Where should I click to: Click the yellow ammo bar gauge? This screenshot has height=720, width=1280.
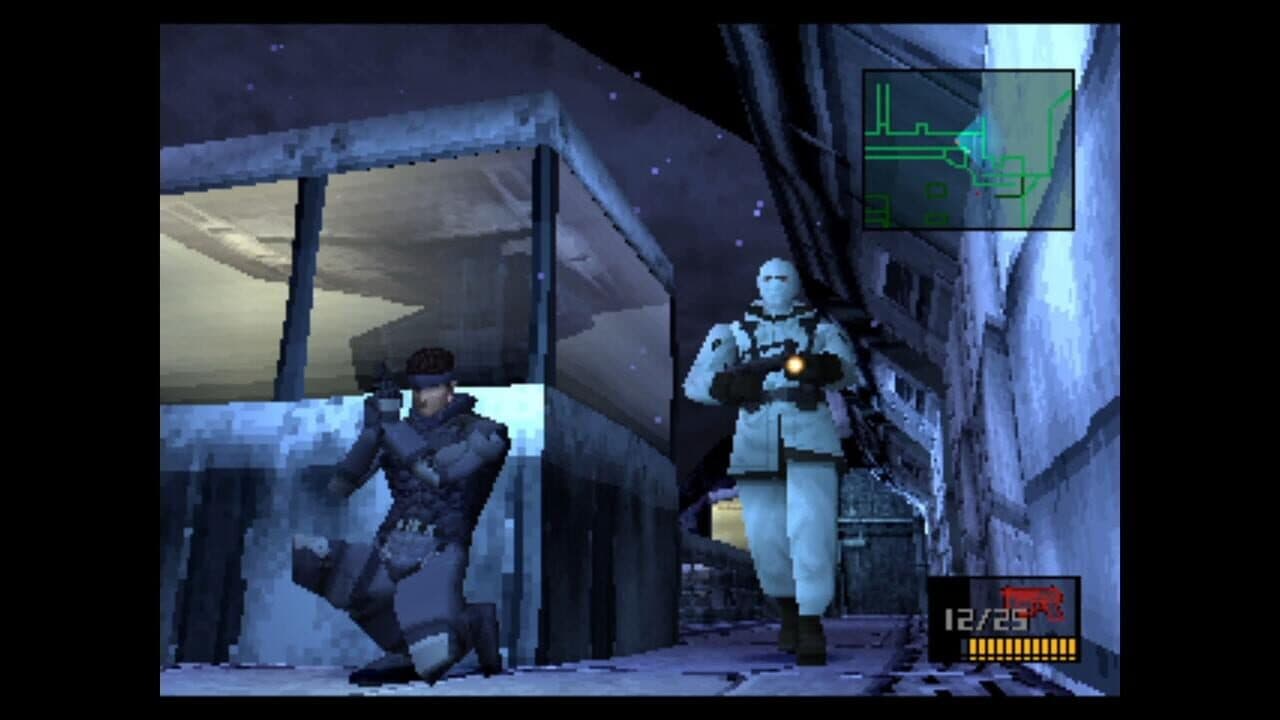pyautogui.click(x=1023, y=648)
